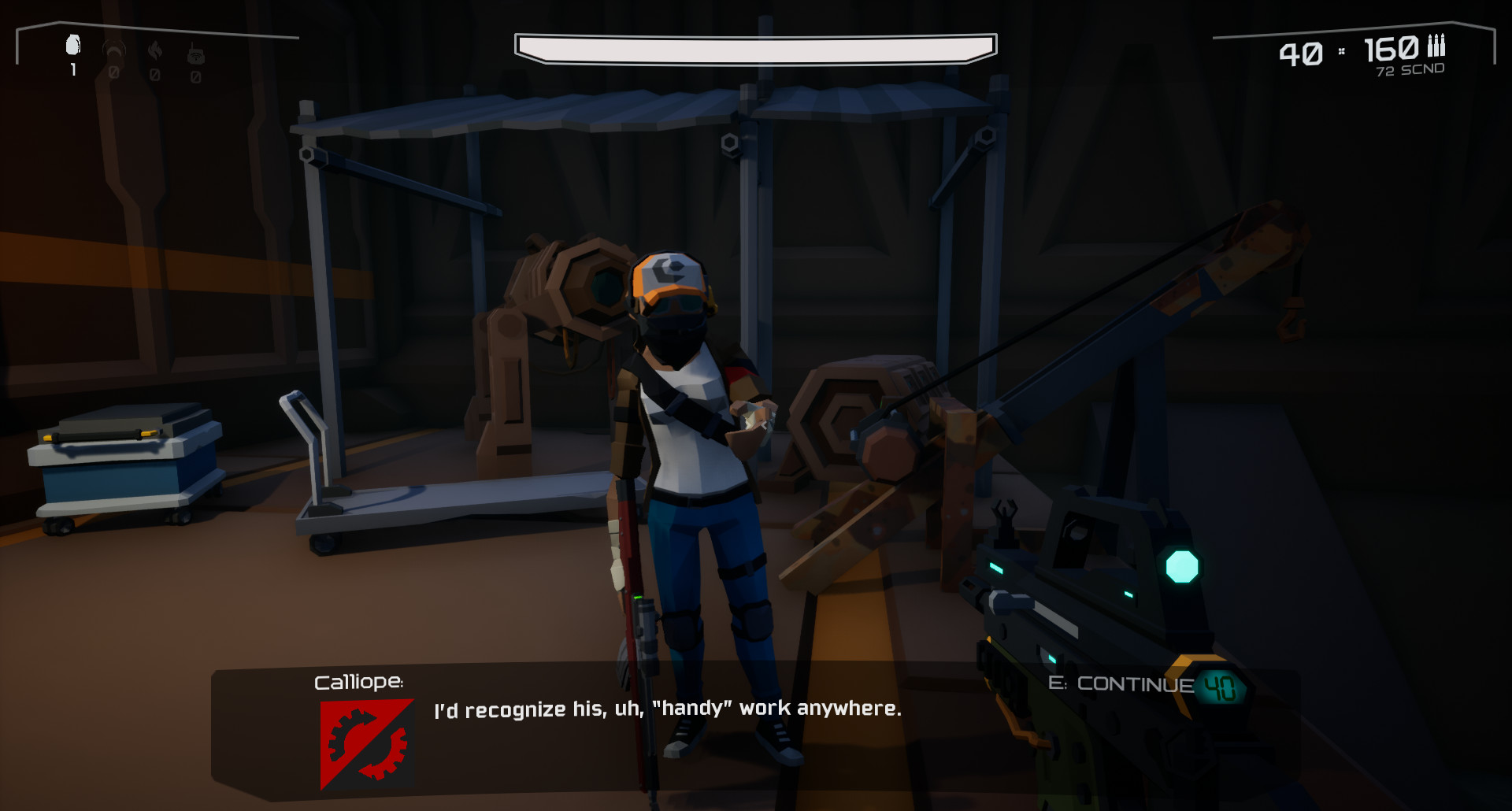Toggle the 72 SCND fire-rate indicator
The image size is (1512, 811).
[x=1409, y=71]
